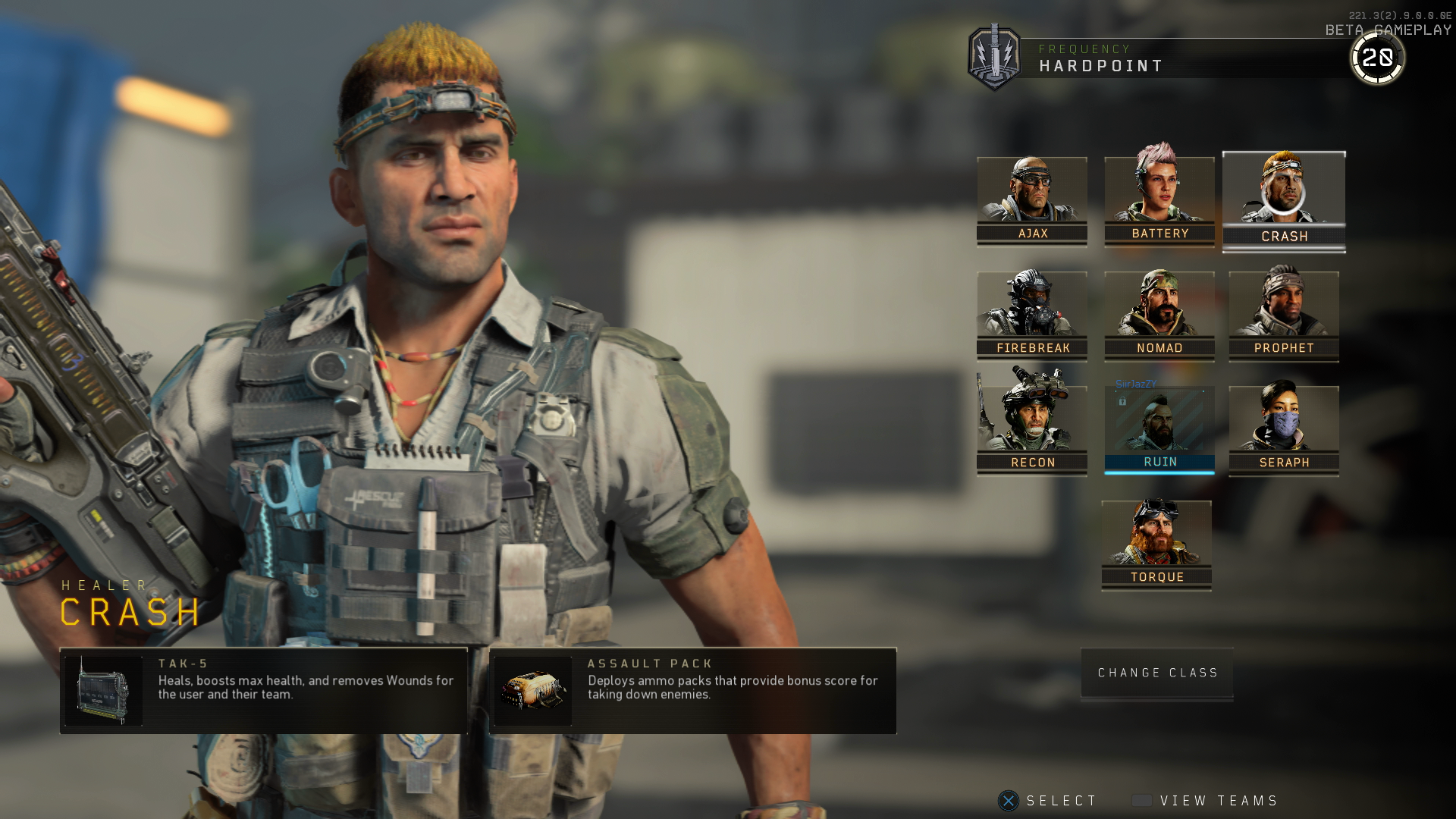Click the Hardpoint mode header
The height and width of the screenshot is (819, 1456).
click(1101, 65)
